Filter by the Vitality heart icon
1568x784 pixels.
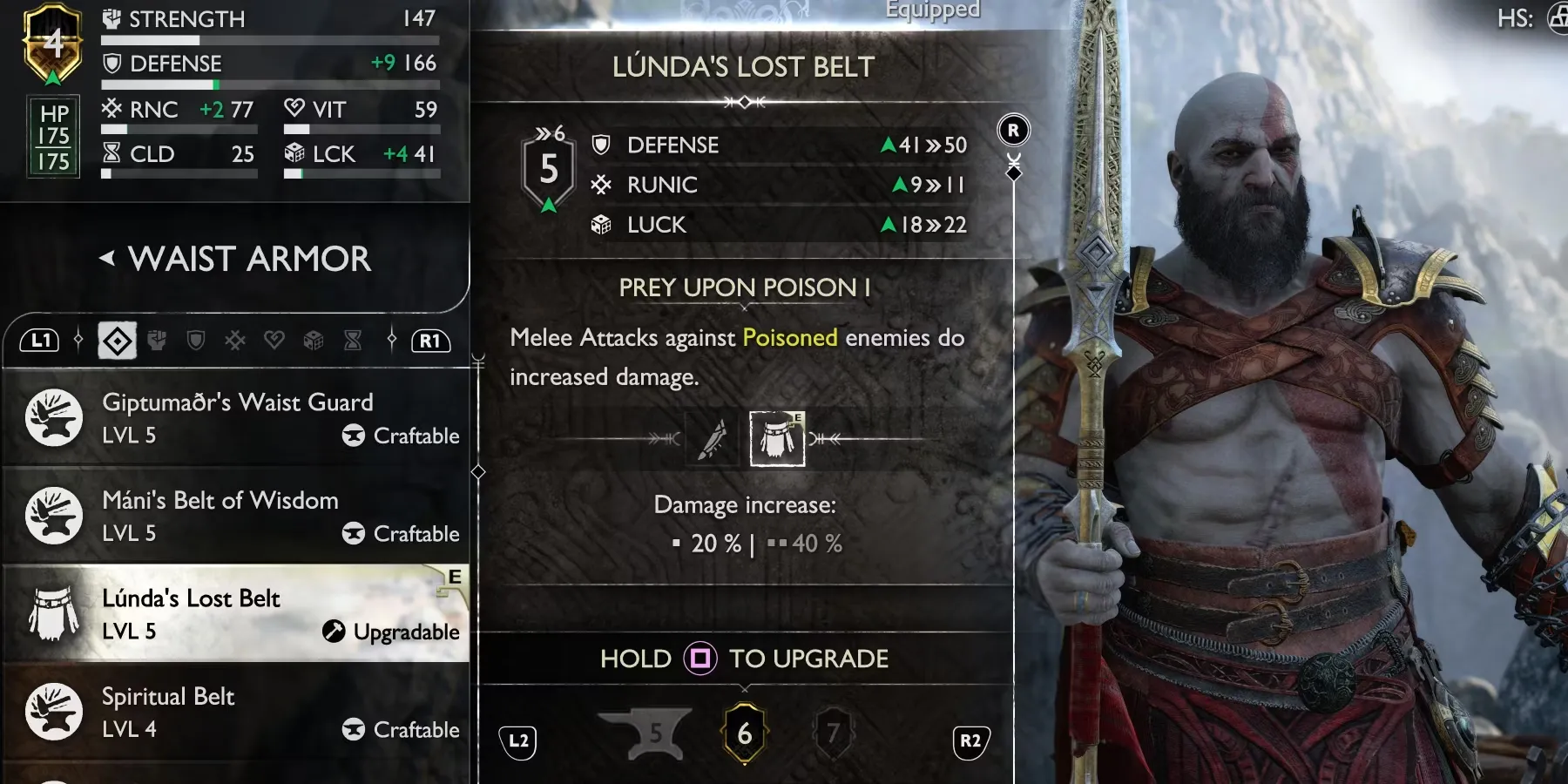(274, 341)
